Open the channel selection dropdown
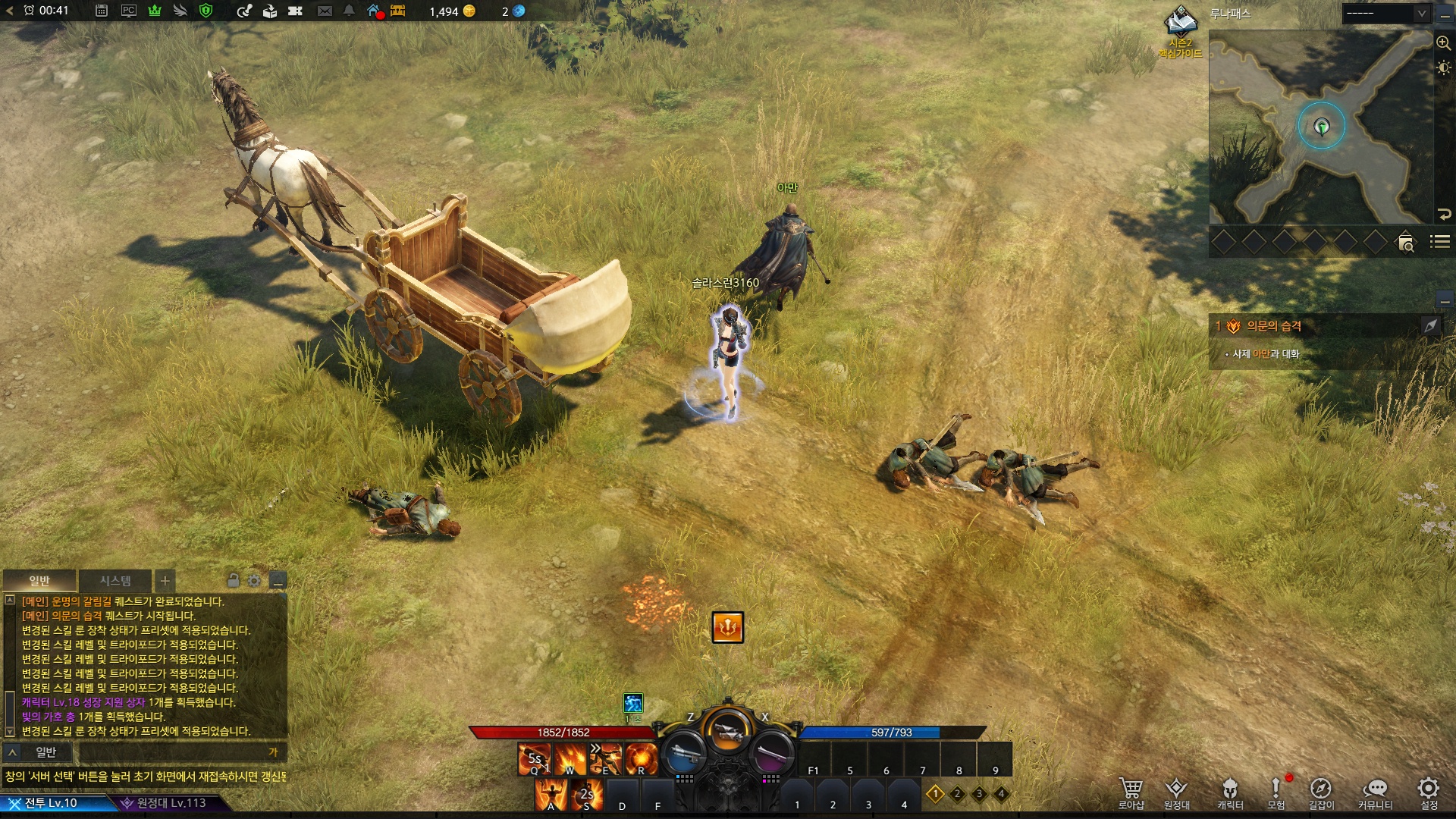The width and height of the screenshot is (1456, 819). pos(1385,14)
